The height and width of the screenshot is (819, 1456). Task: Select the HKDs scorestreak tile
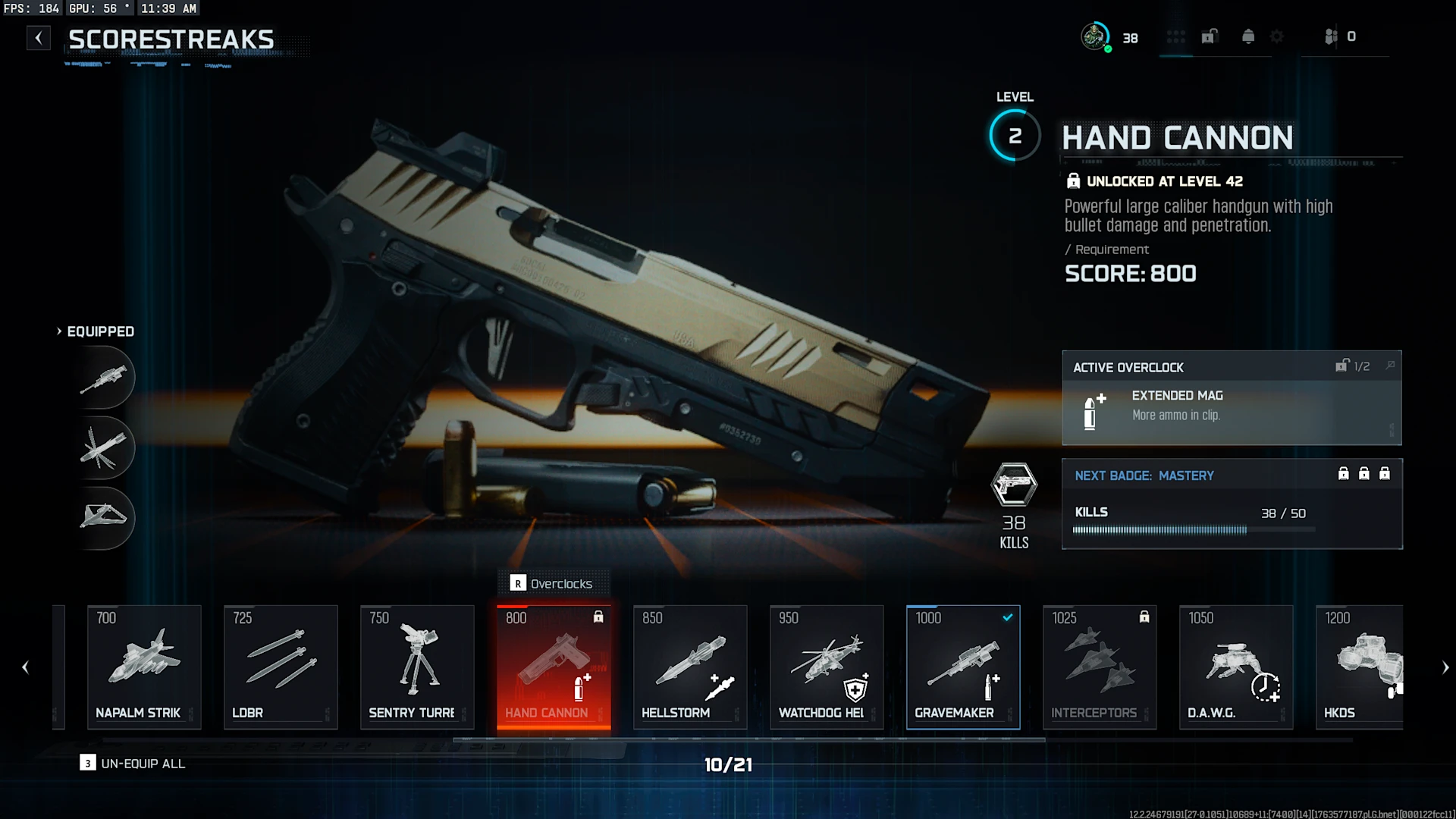click(1359, 667)
